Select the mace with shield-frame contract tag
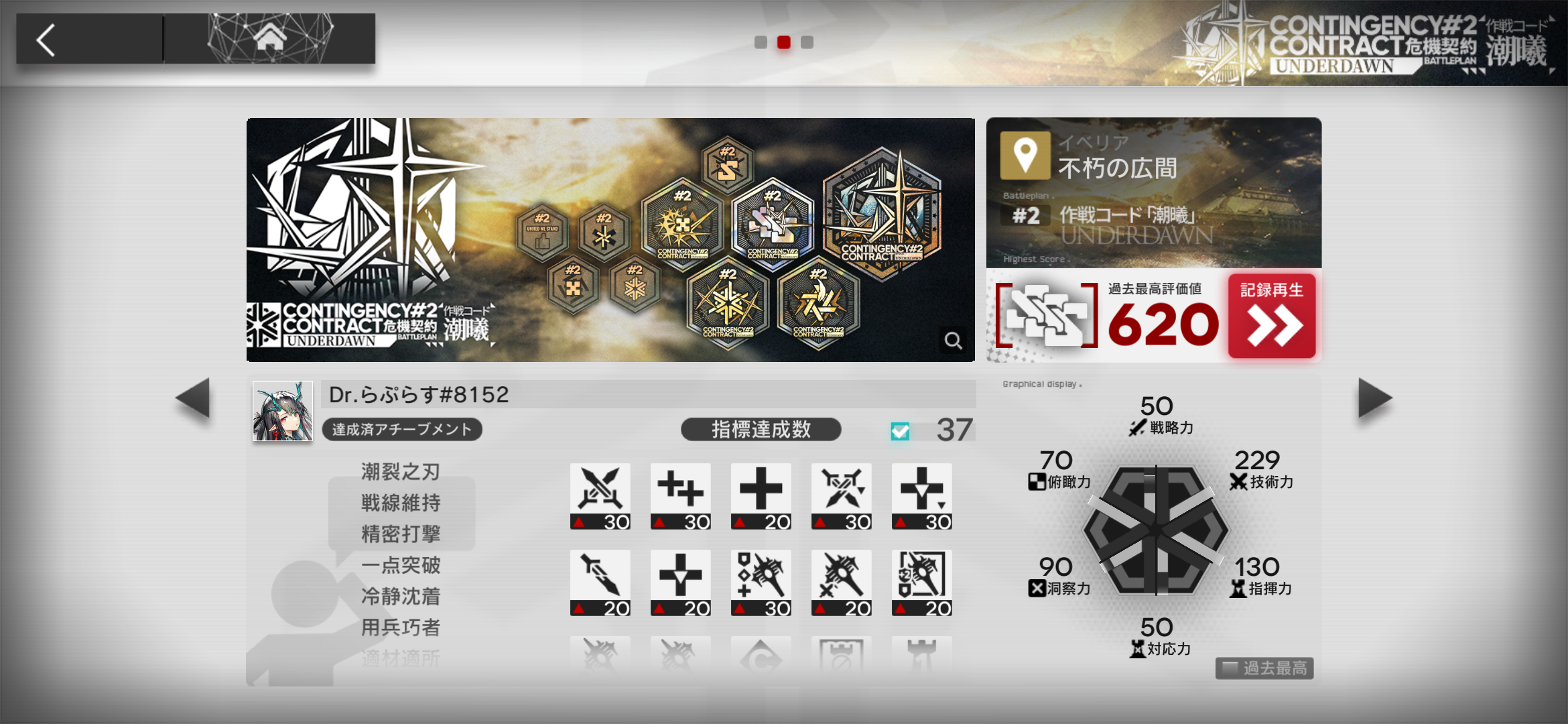Image resolution: width=1568 pixels, height=724 pixels. click(921, 582)
